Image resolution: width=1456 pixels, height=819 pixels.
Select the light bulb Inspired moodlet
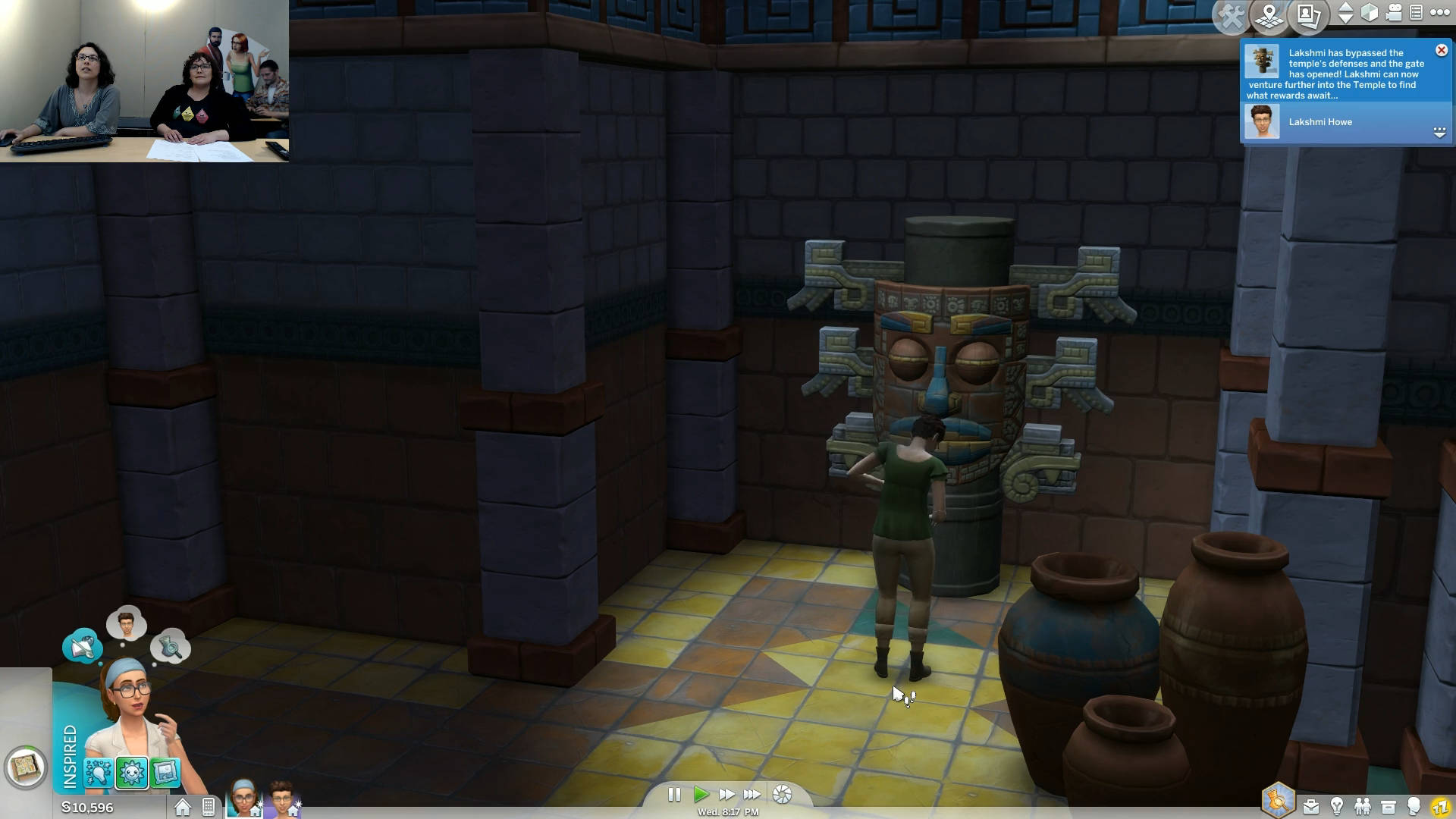pyautogui.click(x=99, y=773)
